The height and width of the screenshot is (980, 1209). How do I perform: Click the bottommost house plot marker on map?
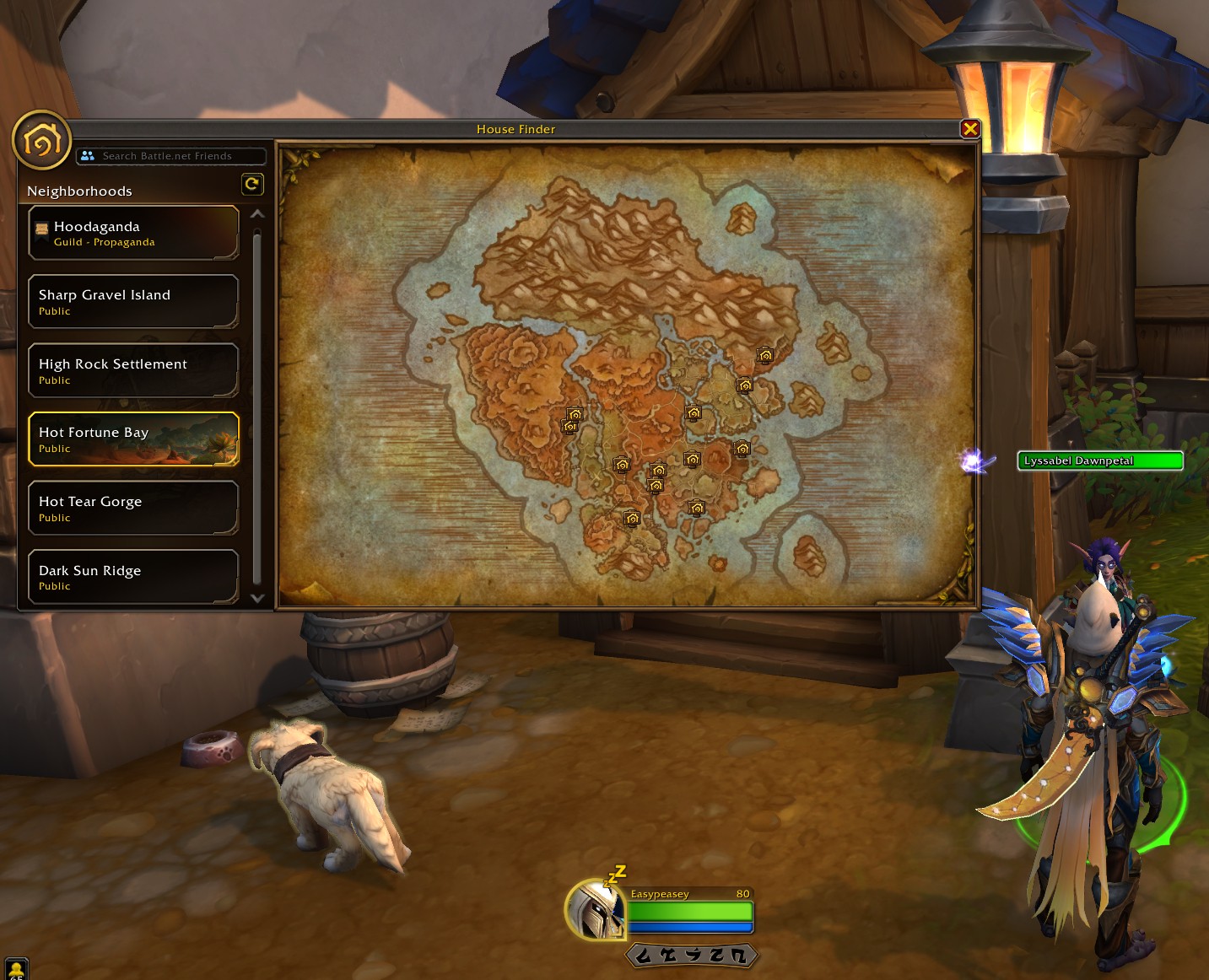point(632,518)
